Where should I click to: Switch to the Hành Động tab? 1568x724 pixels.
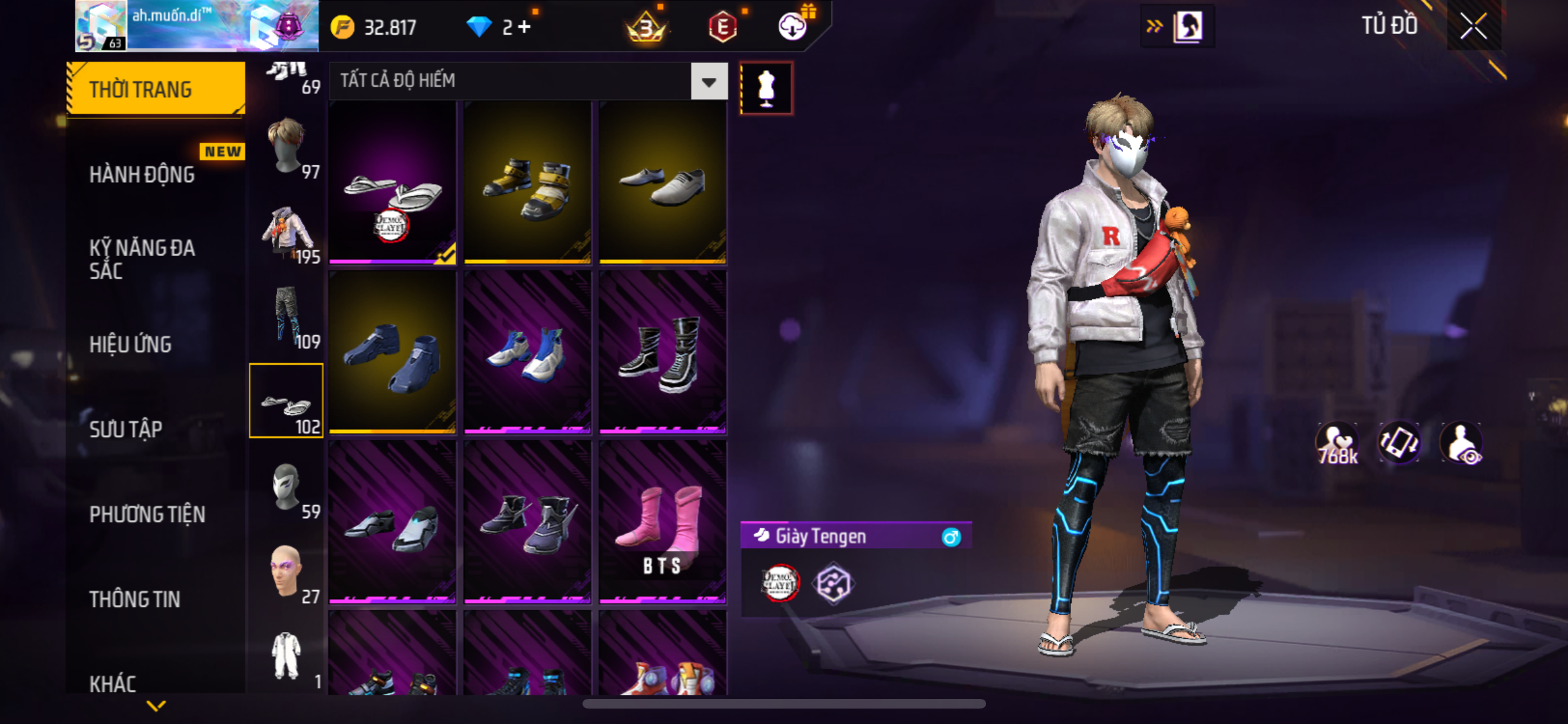click(142, 174)
